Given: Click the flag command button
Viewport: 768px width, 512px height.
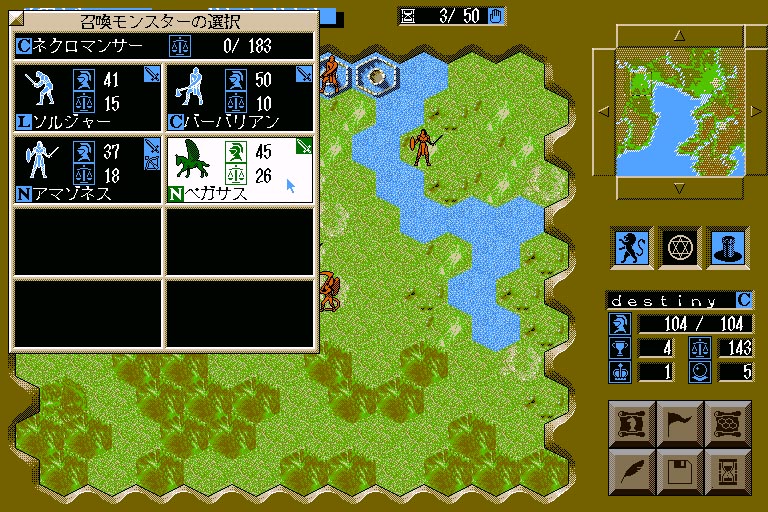Looking at the screenshot, I should coord(679,422).
